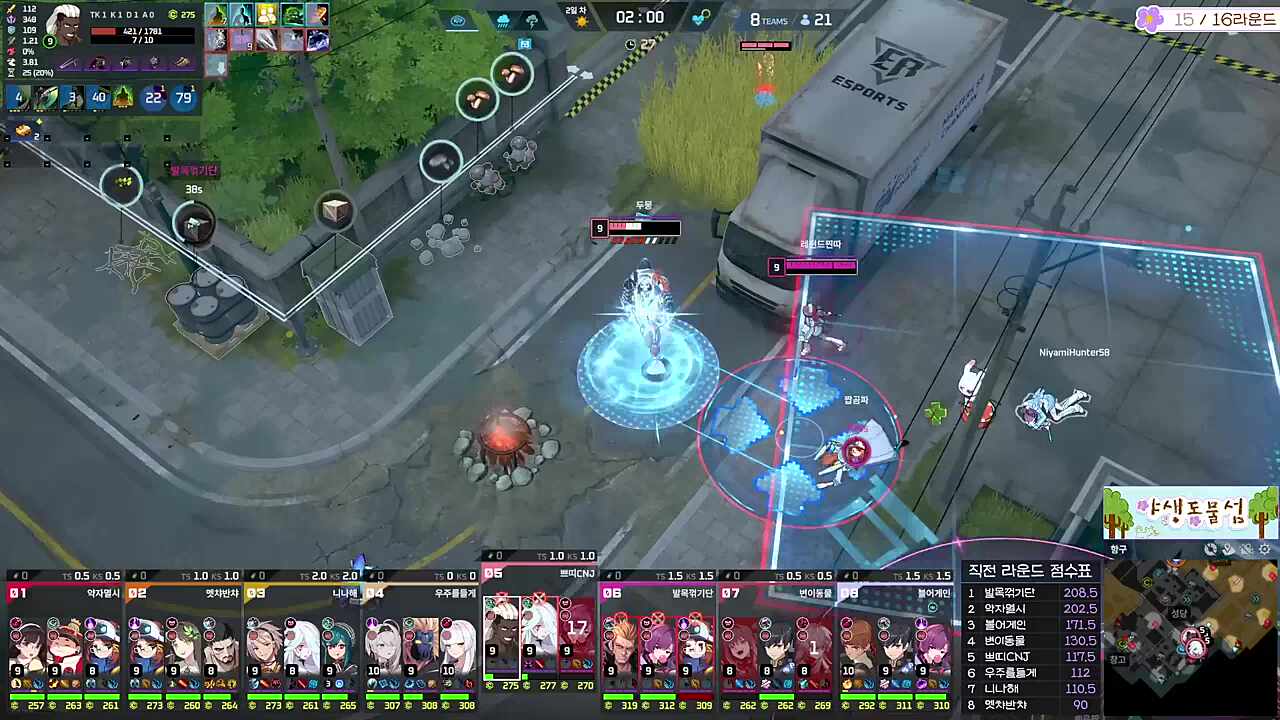Click the rain weather forecast icon
The height and width of the screenshot is (720, 1280).
[x=503, y=20]
